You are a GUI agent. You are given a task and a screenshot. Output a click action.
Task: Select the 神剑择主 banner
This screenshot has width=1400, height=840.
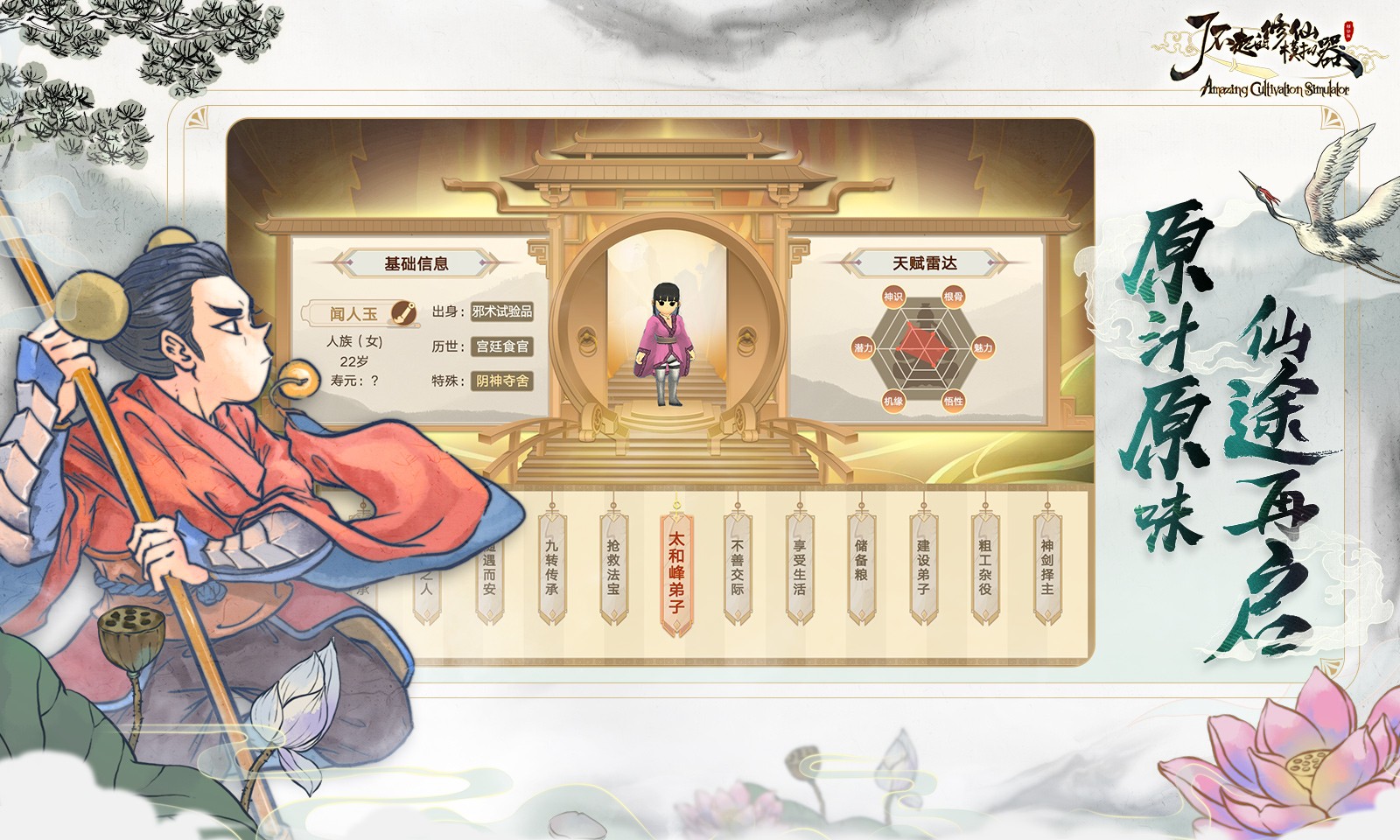coord(1049,564)
